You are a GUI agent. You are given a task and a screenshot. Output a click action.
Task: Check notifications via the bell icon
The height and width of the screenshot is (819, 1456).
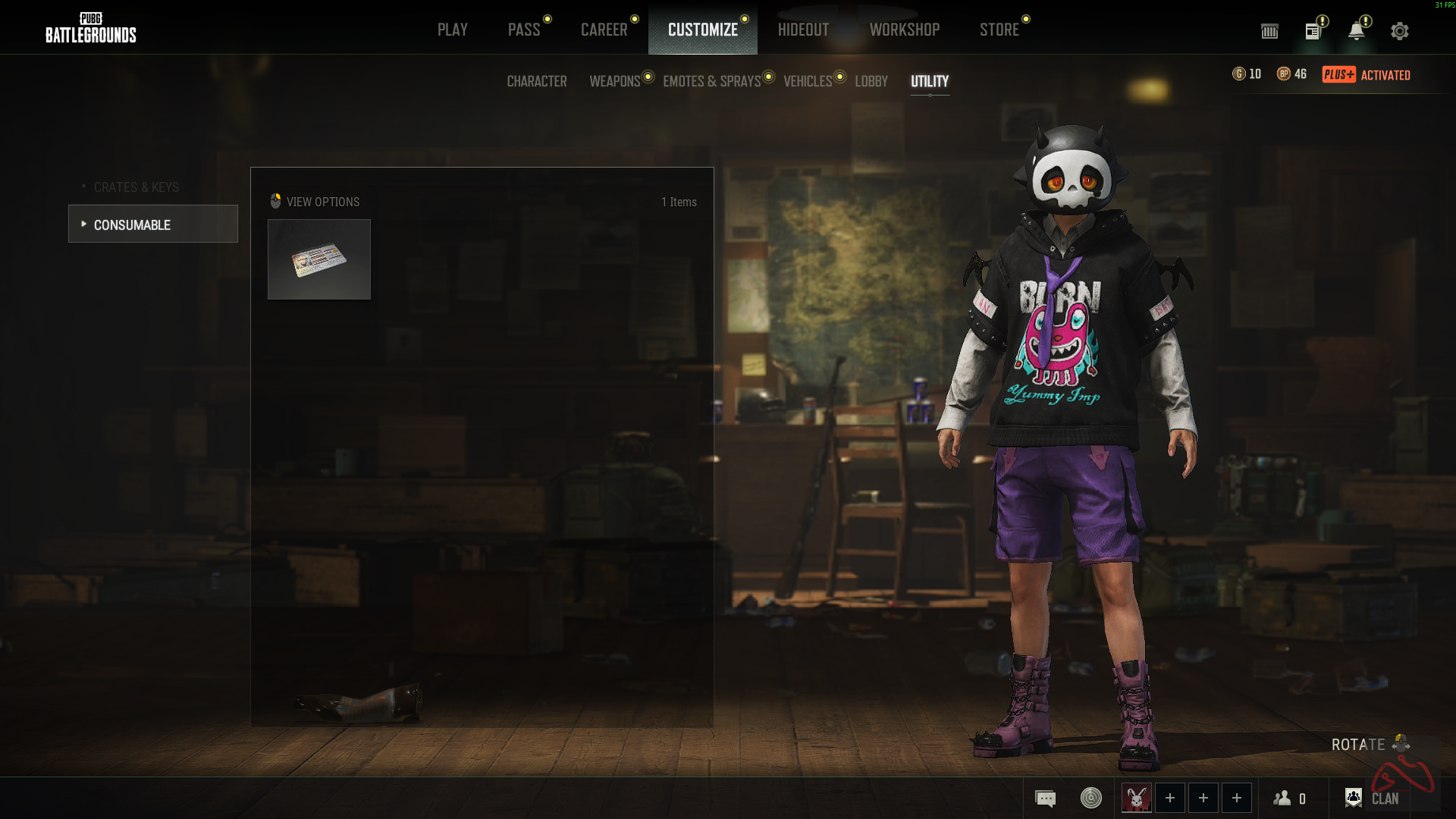coord(1357,31)
